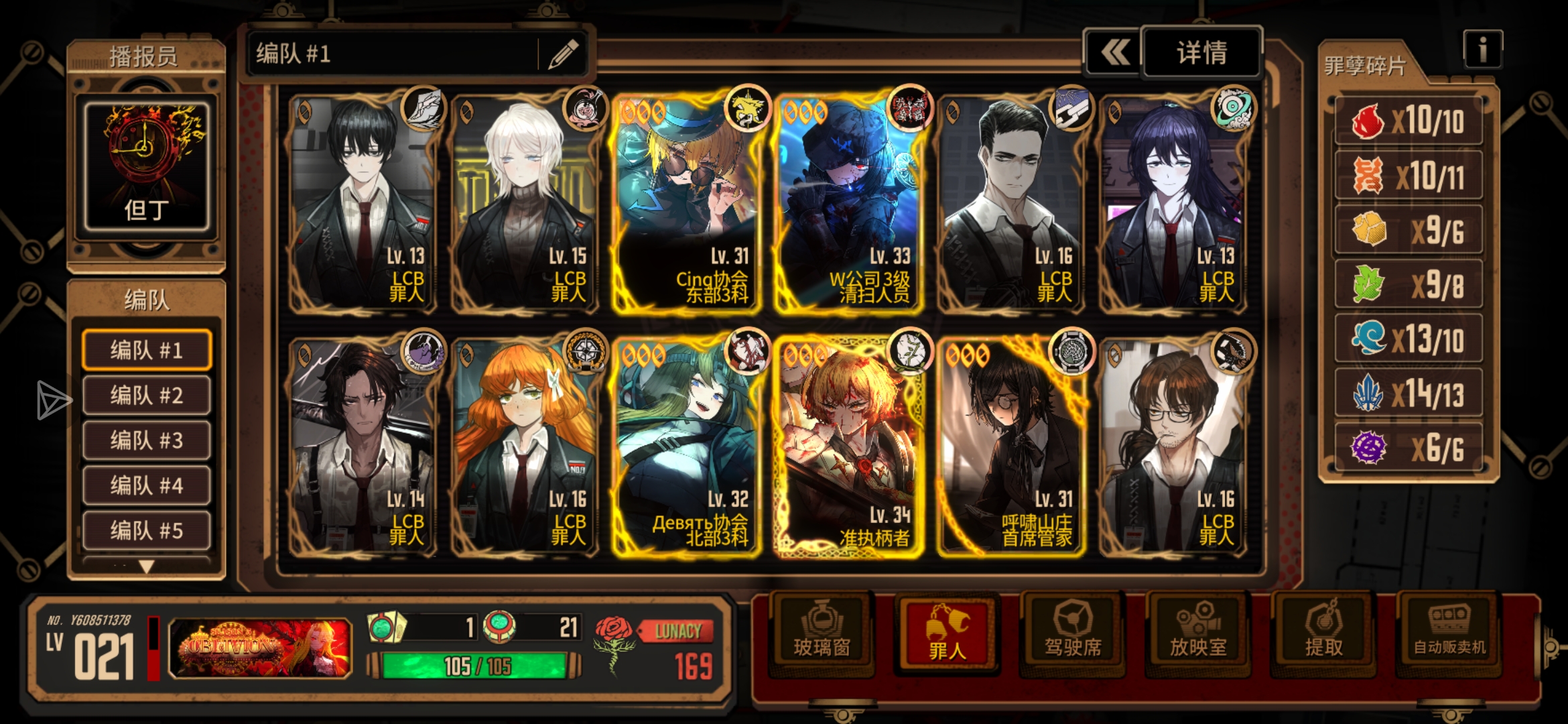Choose 编队 #4 team slot
Viewport: 1568px width, 724px height.
146,485
